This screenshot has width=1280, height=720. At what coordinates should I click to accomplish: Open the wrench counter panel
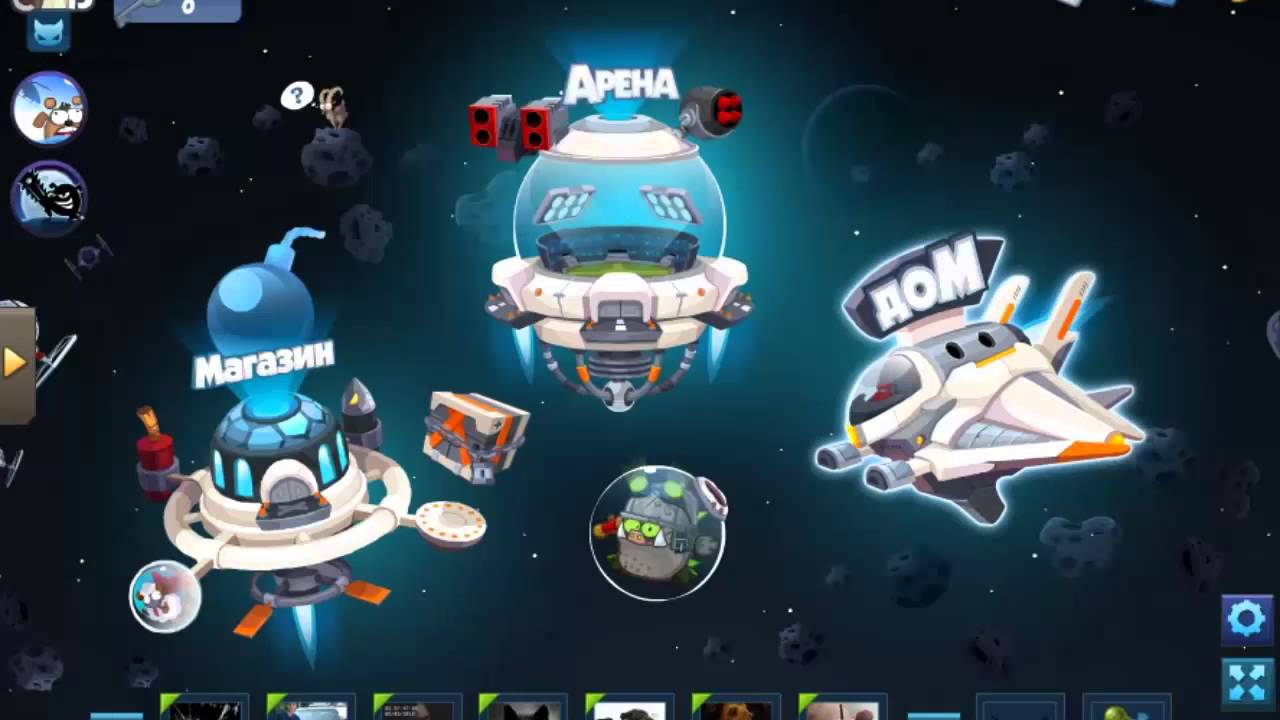coord(177,10)
